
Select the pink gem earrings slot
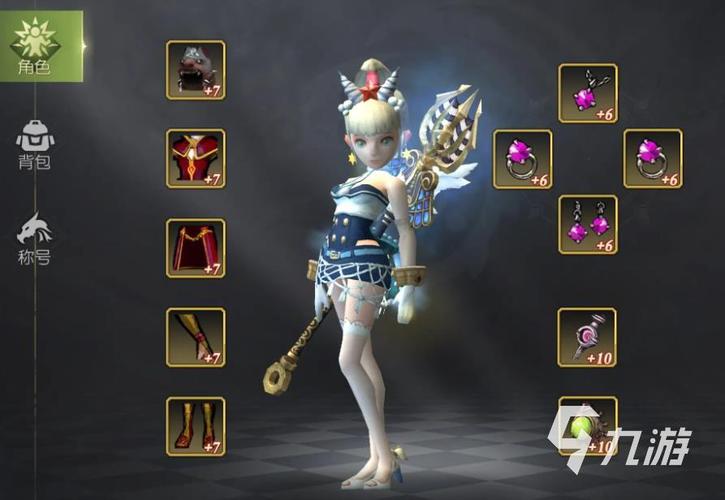click(x=587, y=224)
